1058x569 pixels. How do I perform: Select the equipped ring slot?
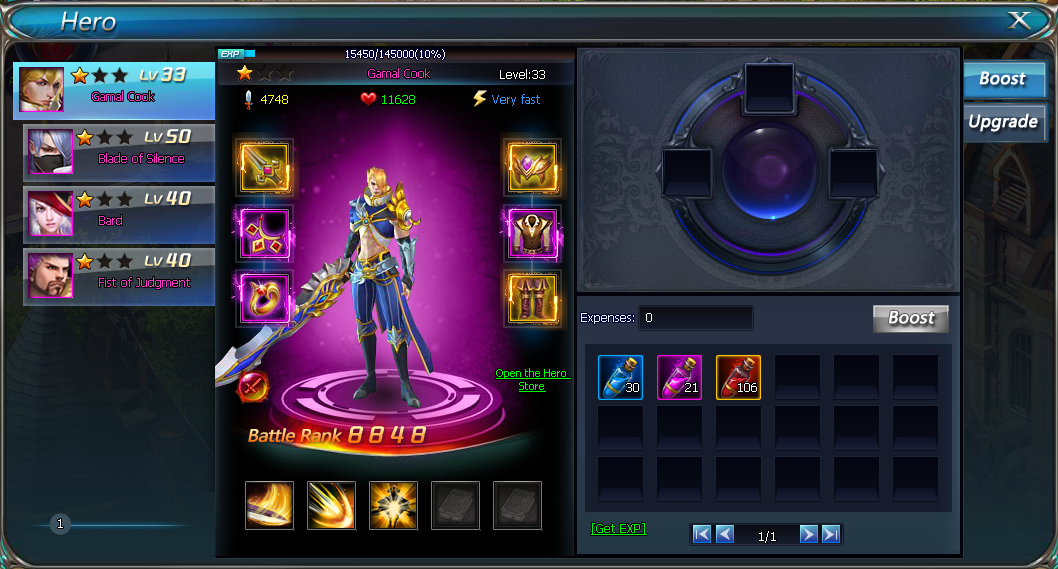click(x=264, y=298)
